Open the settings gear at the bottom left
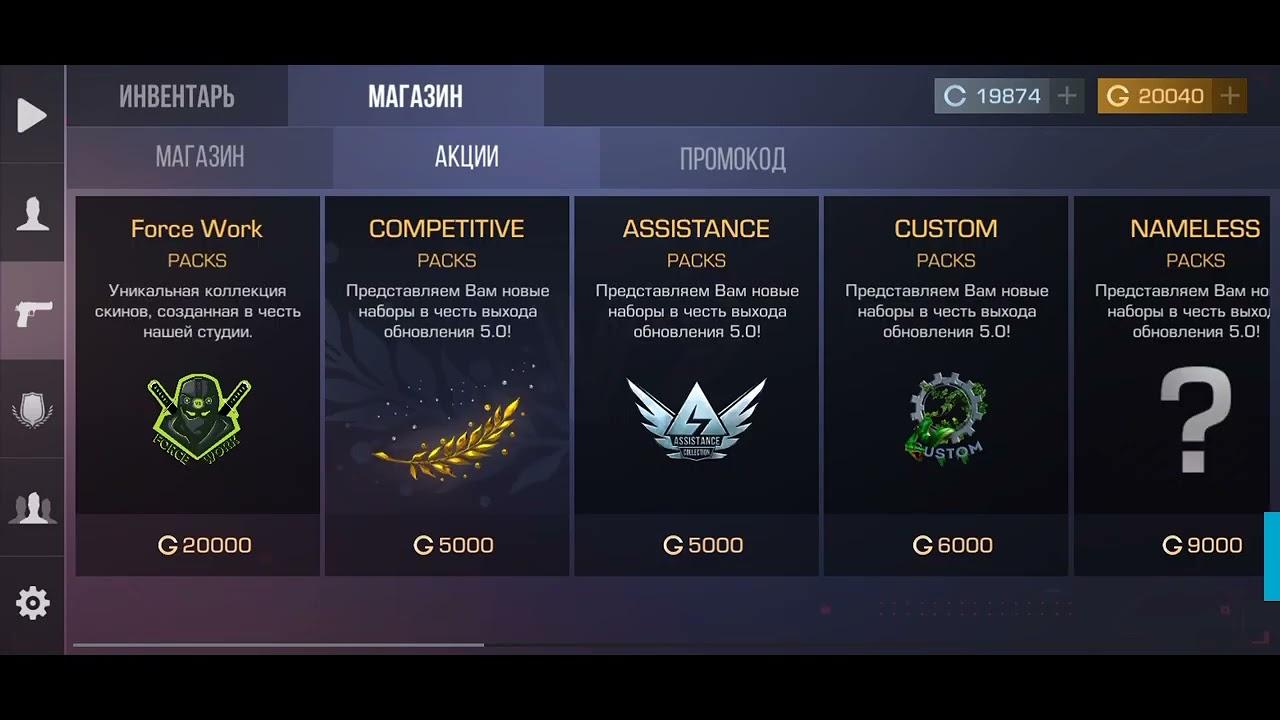The image size is (1280, 720). [x=32, y=602]
